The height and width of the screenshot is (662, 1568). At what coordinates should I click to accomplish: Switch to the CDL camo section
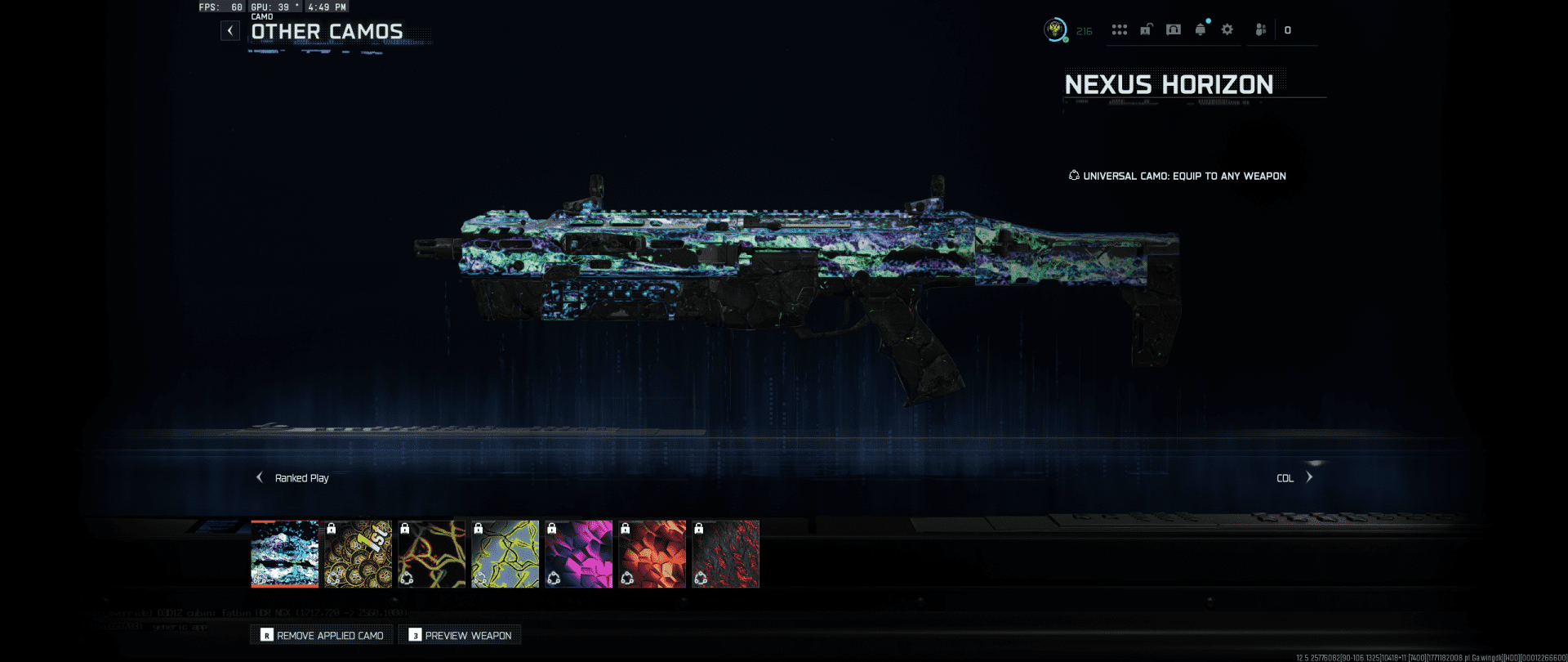pos(1284,476)
